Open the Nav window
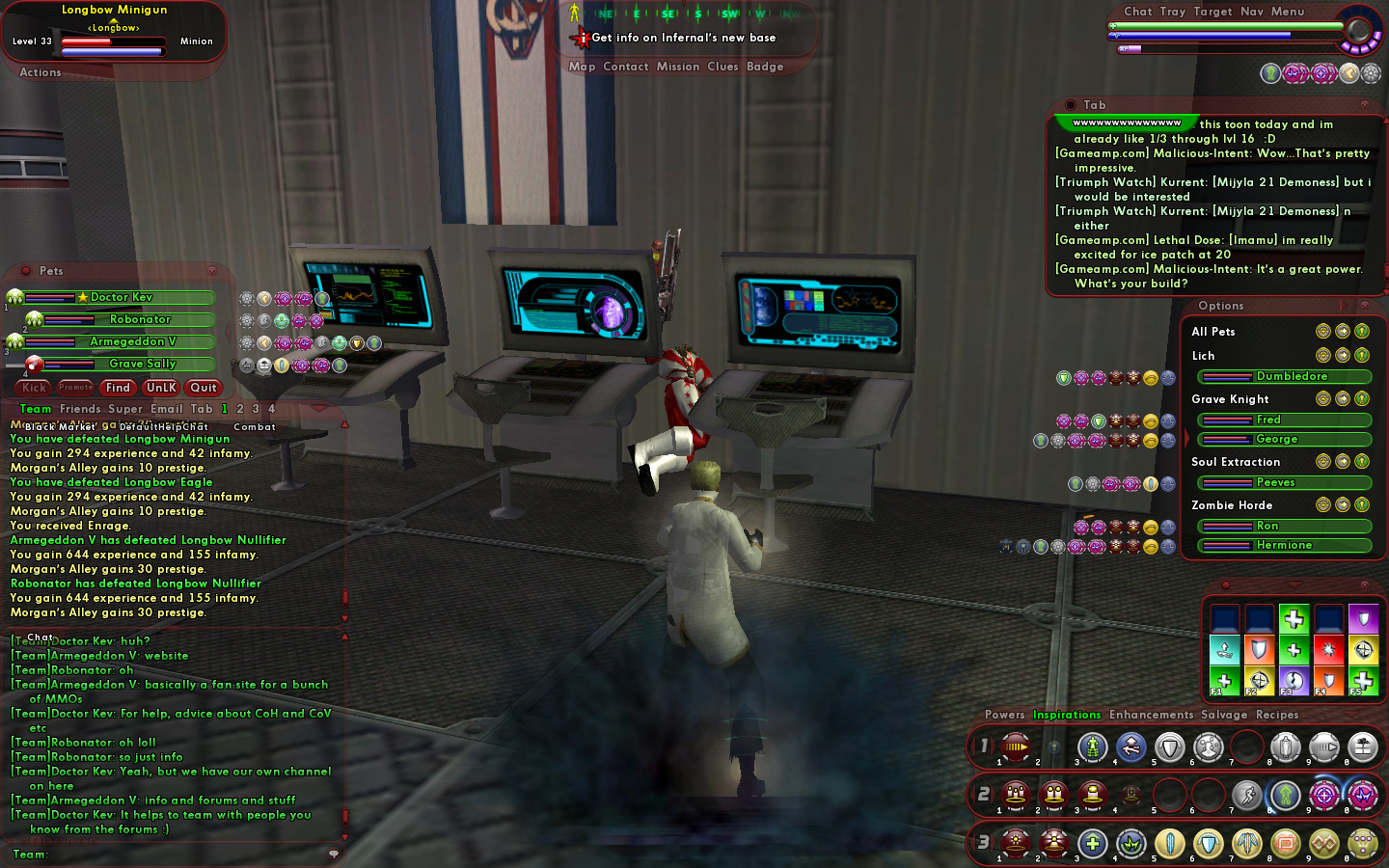Viewport: 1389px width, 868px height. point(1252,12)
